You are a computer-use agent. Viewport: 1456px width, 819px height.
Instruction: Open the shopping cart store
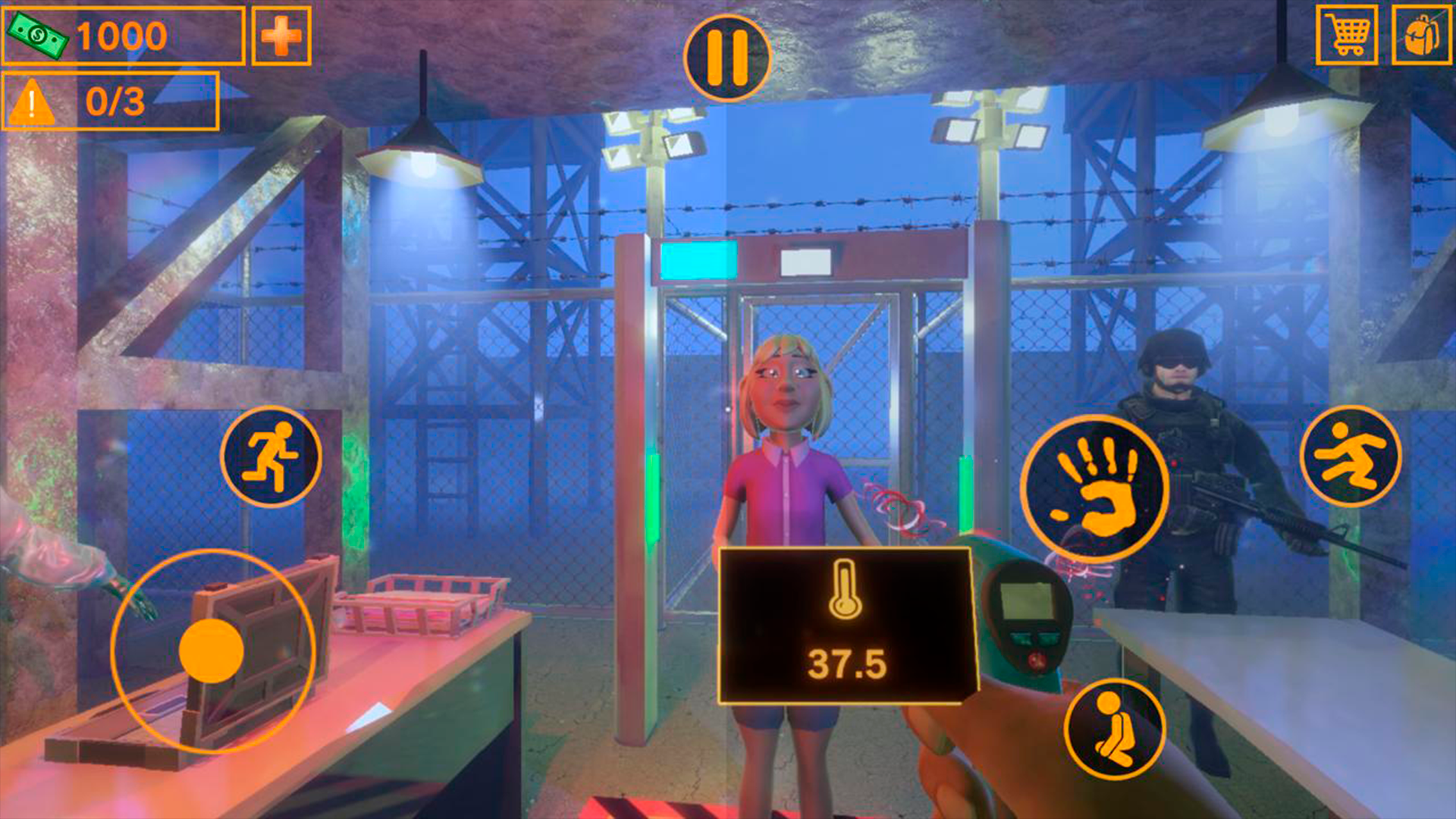[x=1346, y=34]
